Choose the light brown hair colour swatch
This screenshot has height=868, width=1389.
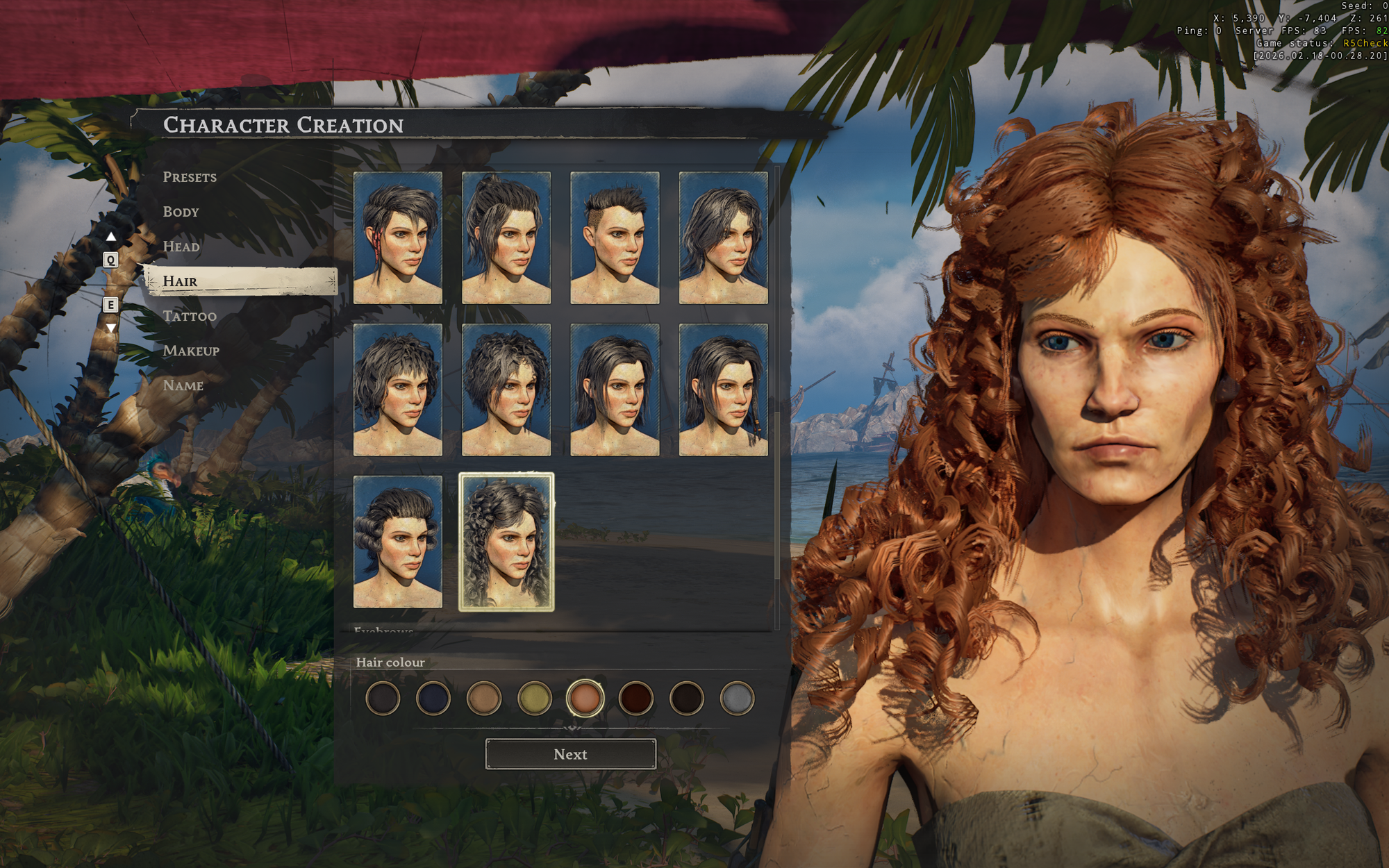(483, 698)
